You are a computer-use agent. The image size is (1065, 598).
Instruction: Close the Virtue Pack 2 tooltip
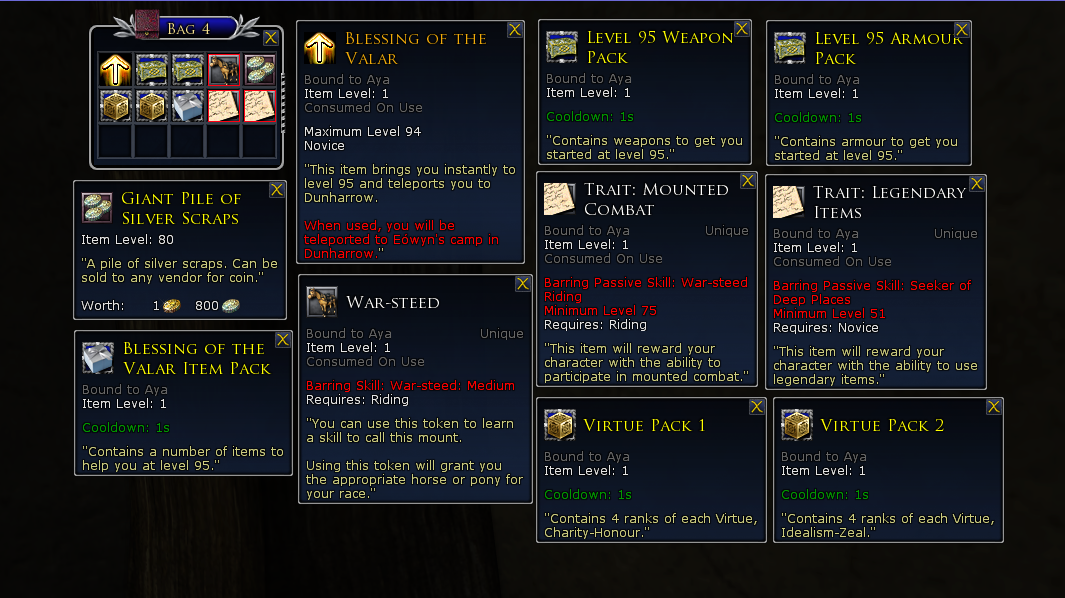point(994,406)
